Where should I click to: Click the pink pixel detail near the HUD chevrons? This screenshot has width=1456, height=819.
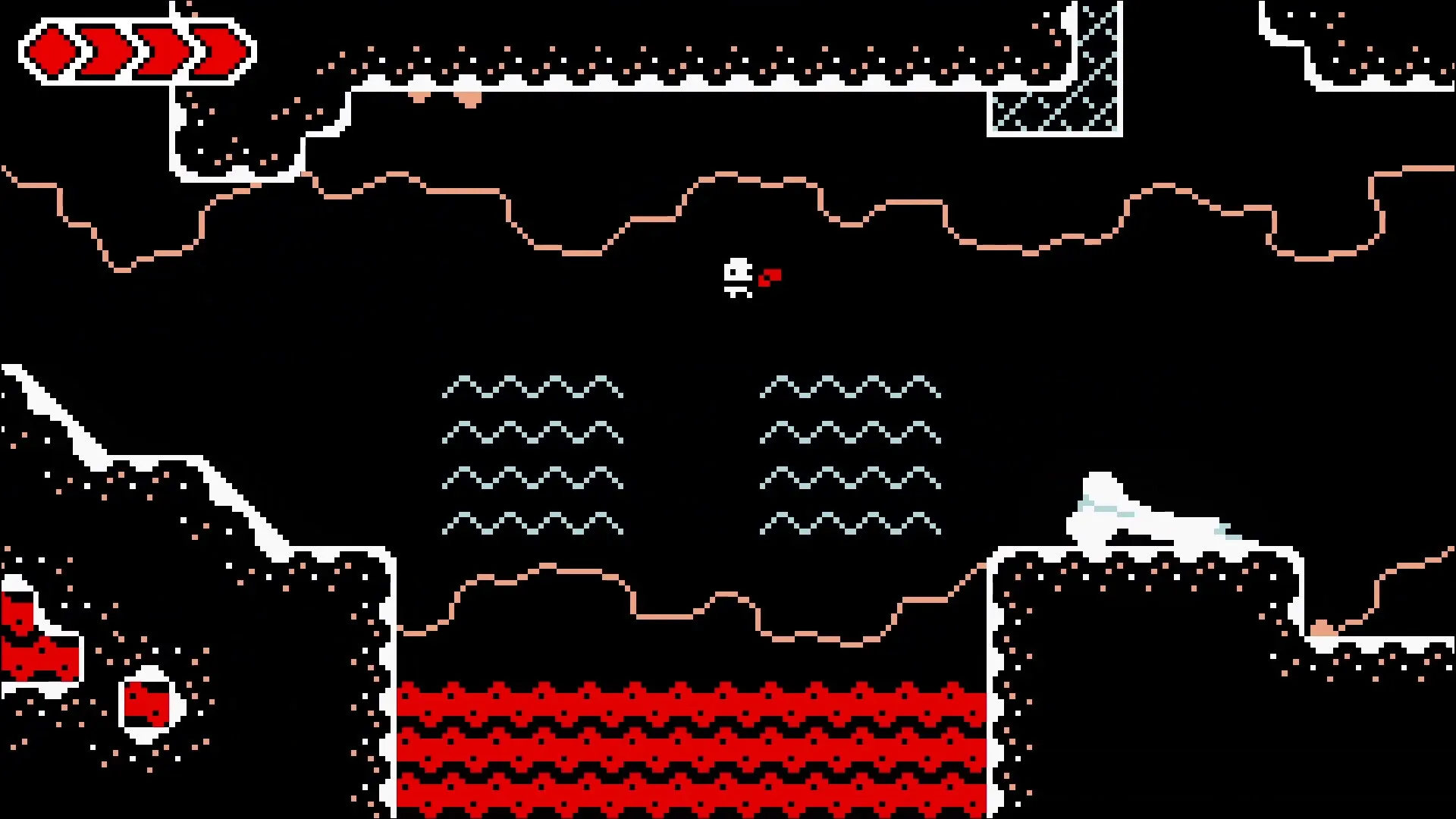194,15
